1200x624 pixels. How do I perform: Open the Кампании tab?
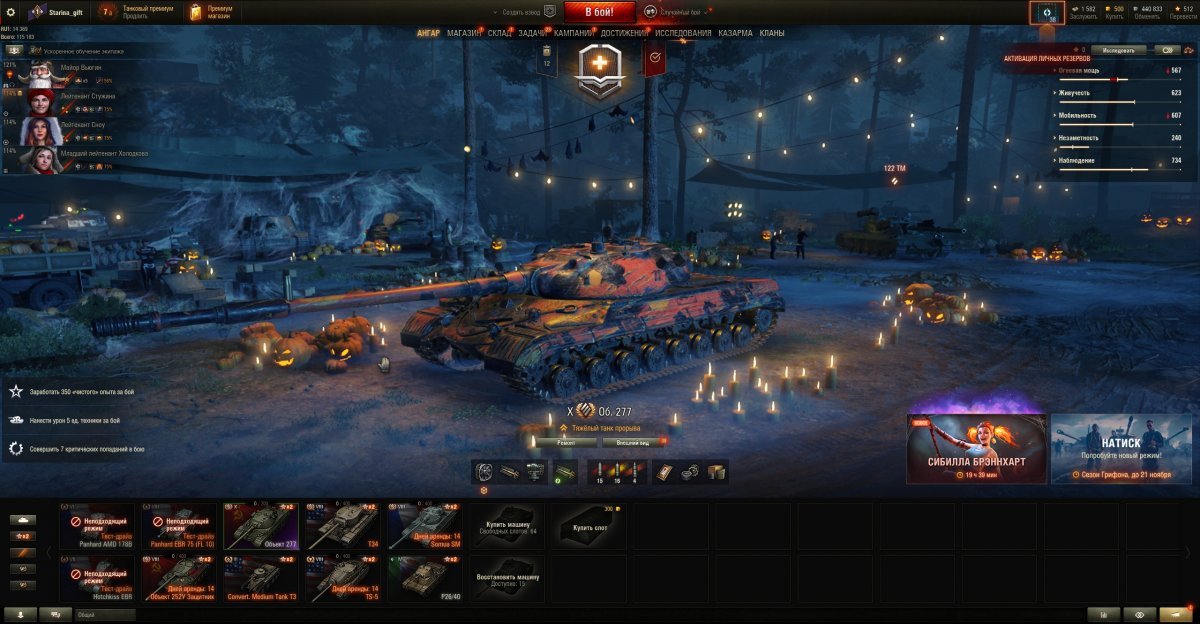click(x=573, y=33)
